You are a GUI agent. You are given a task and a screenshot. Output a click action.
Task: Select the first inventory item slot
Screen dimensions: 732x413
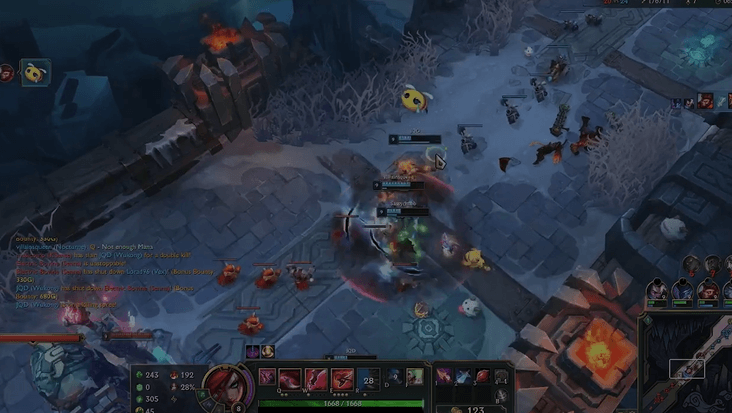(444, 376)
